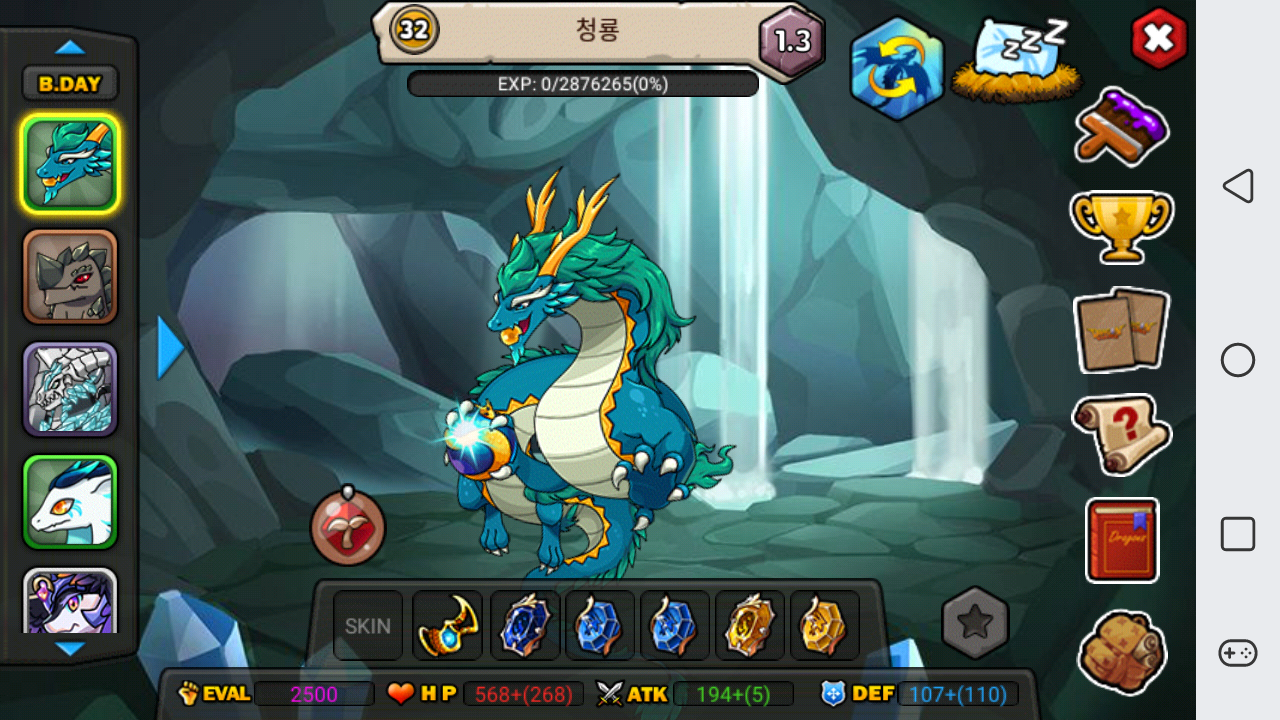Screen dimensions: 1280x720
Task: Open the question mark scroll
Action: coord(1122,434)
